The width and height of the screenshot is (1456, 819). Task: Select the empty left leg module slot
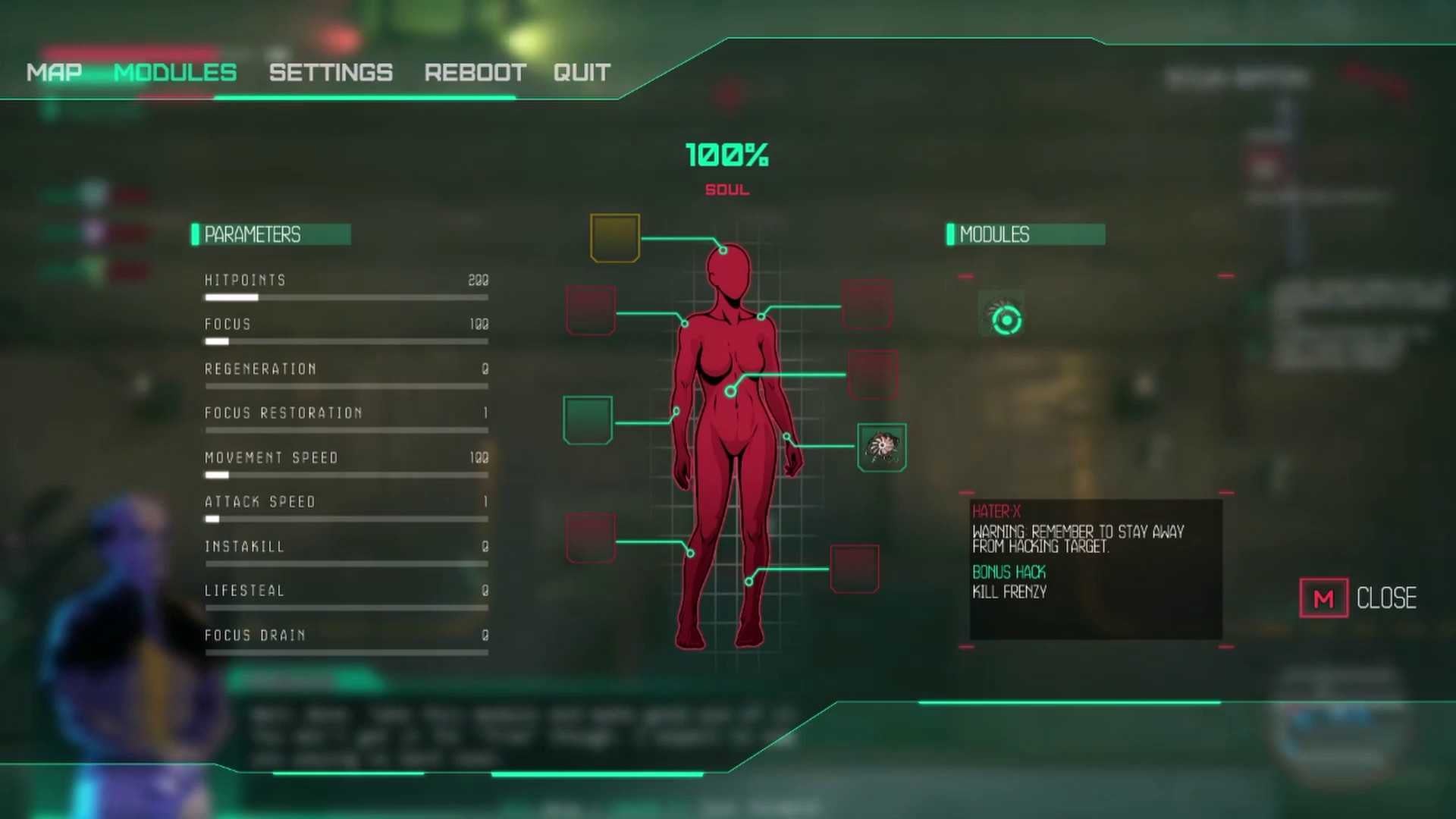click(x=590, y=537)
